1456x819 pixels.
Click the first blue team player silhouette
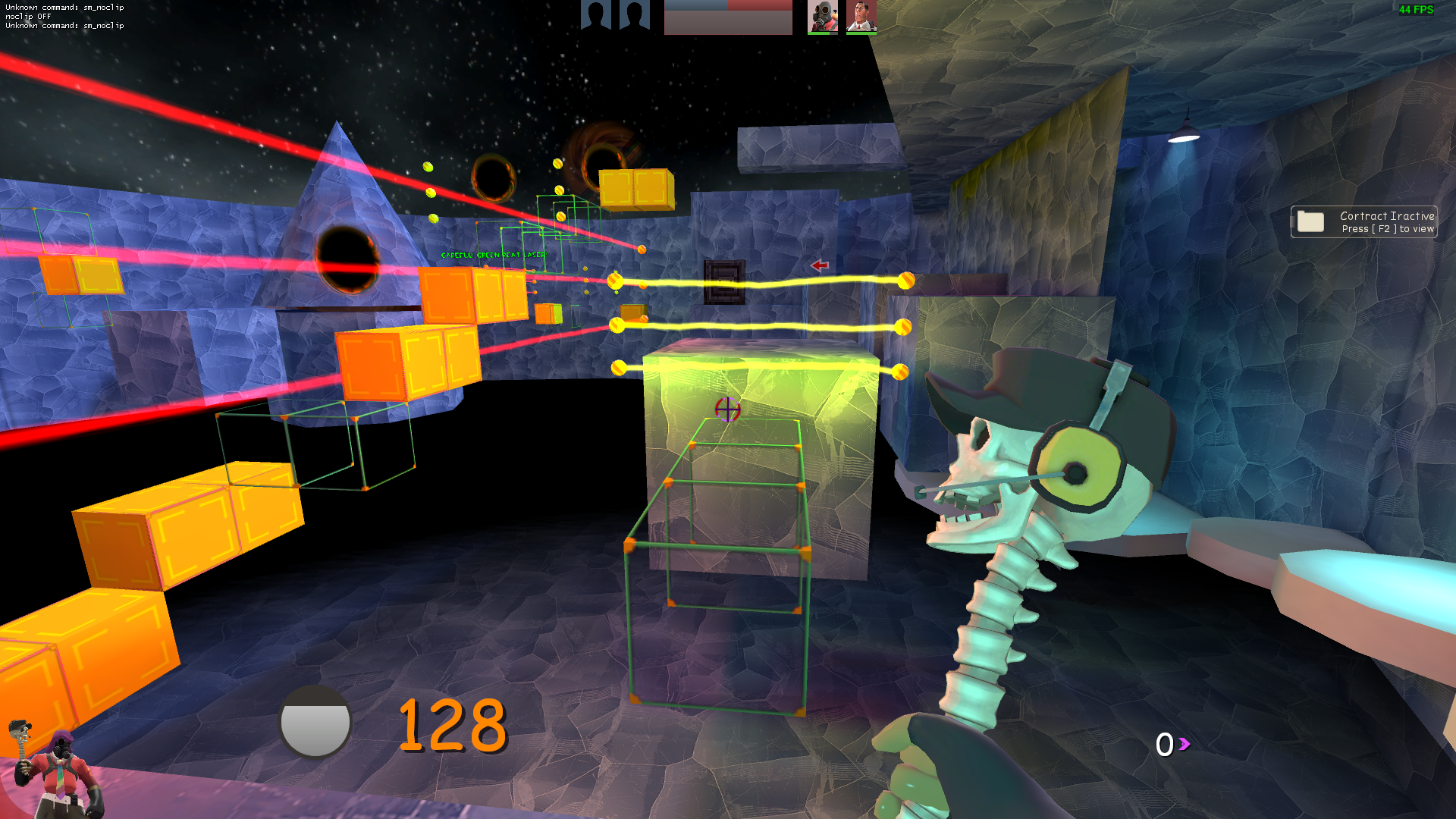click(x=596, y=14)
